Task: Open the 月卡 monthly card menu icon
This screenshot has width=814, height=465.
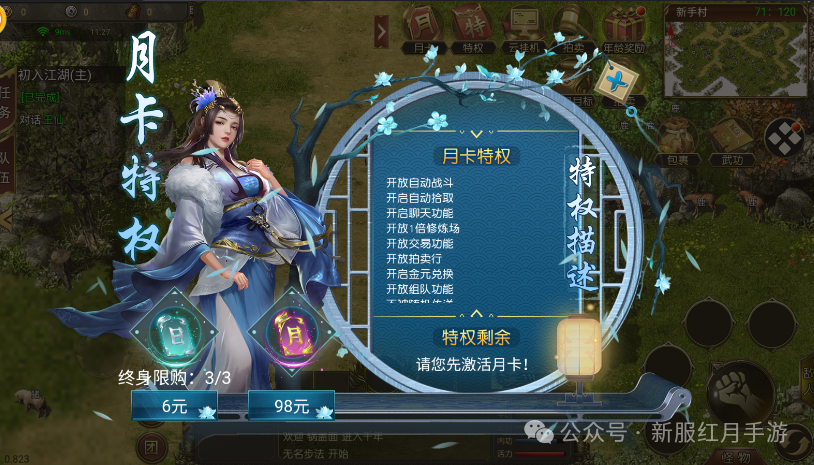Action: click(423, 27)
